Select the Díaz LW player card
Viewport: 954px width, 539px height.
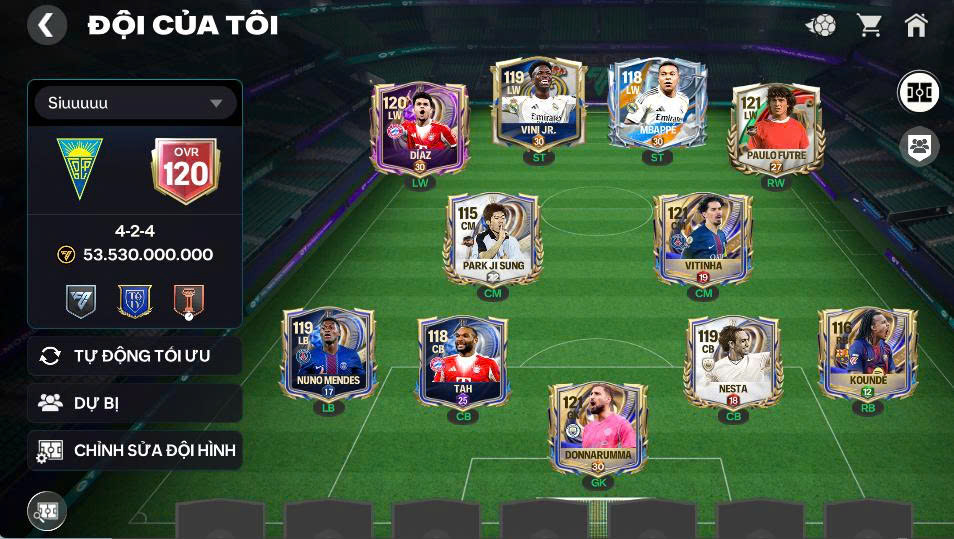pyautogui.click(x=420, y=130)
